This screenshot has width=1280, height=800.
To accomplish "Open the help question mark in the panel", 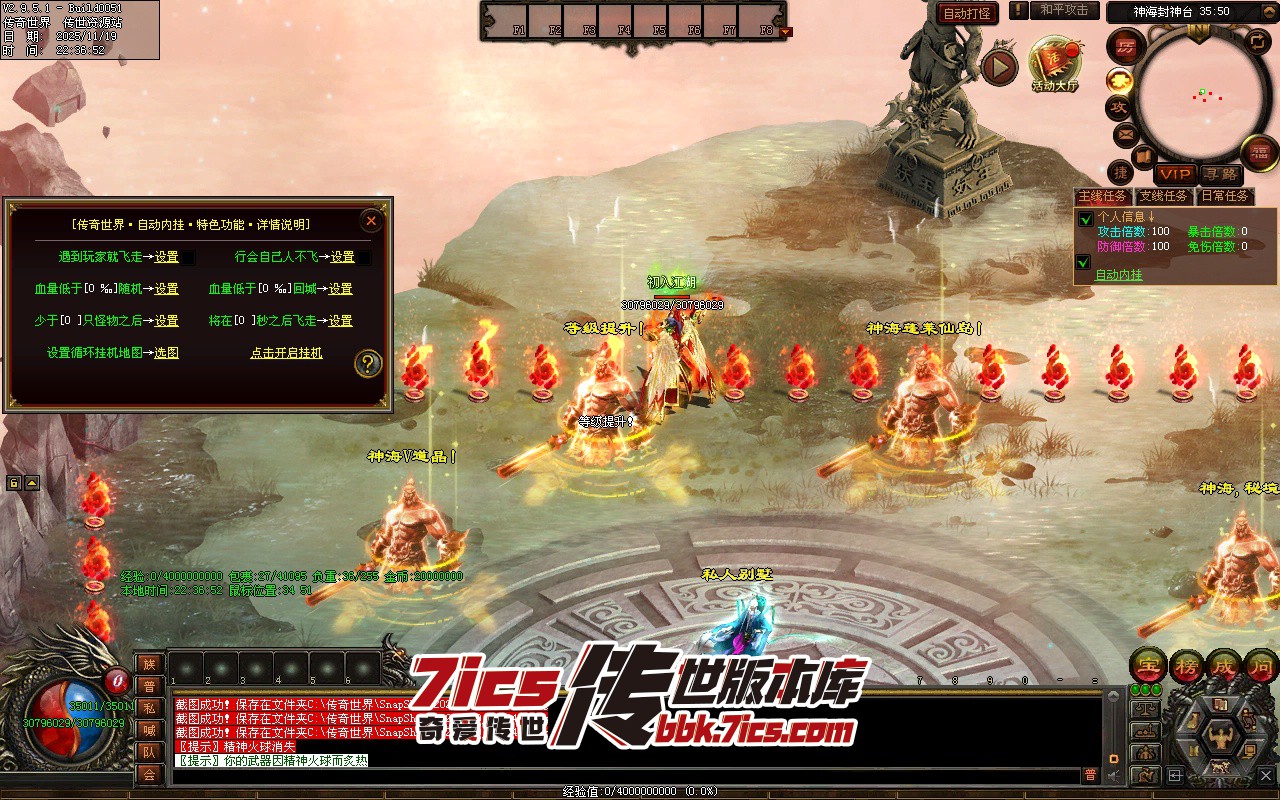I will (x=368, y=364).
